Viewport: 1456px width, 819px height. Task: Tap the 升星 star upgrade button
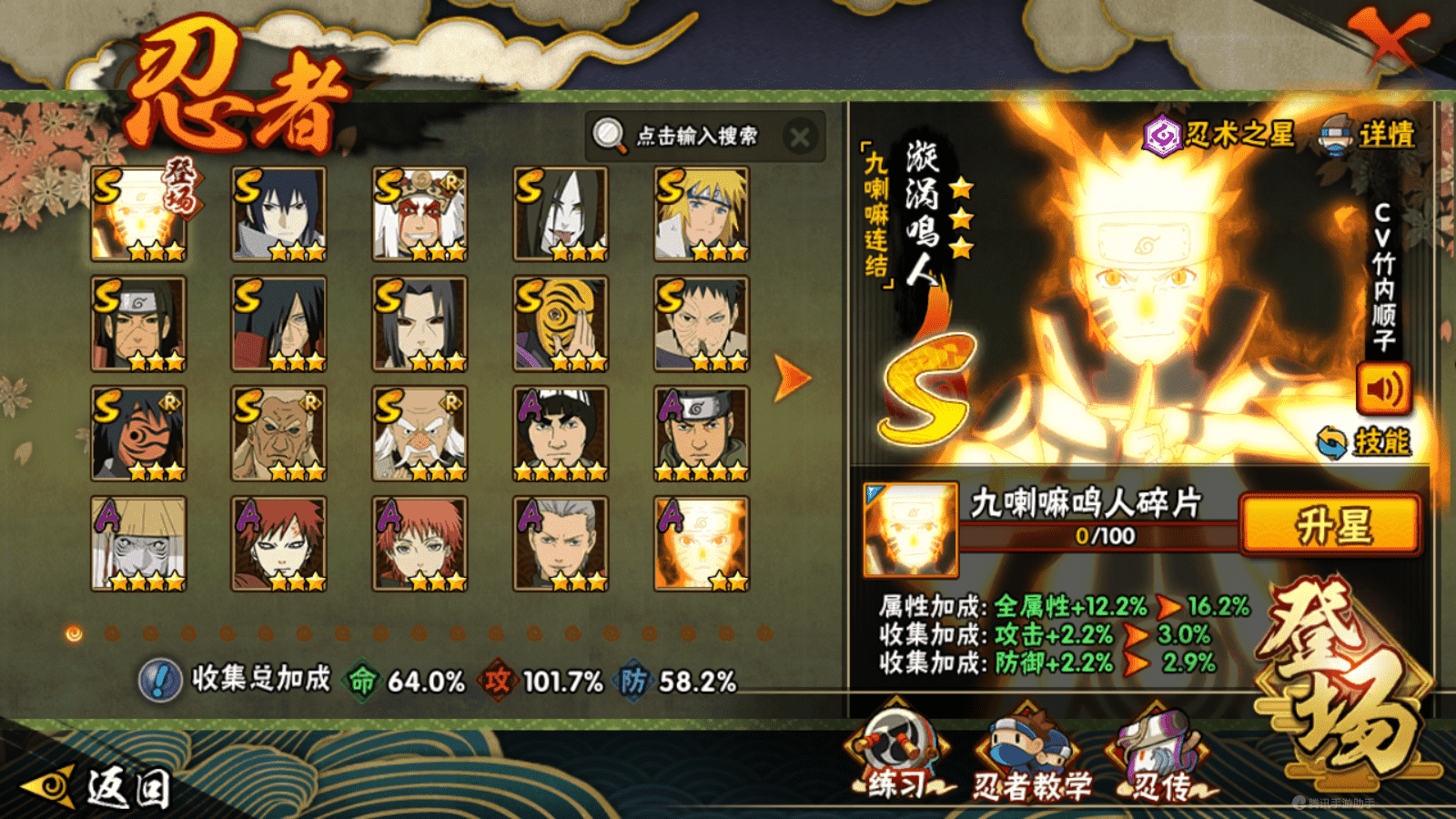pos(1330,525)
